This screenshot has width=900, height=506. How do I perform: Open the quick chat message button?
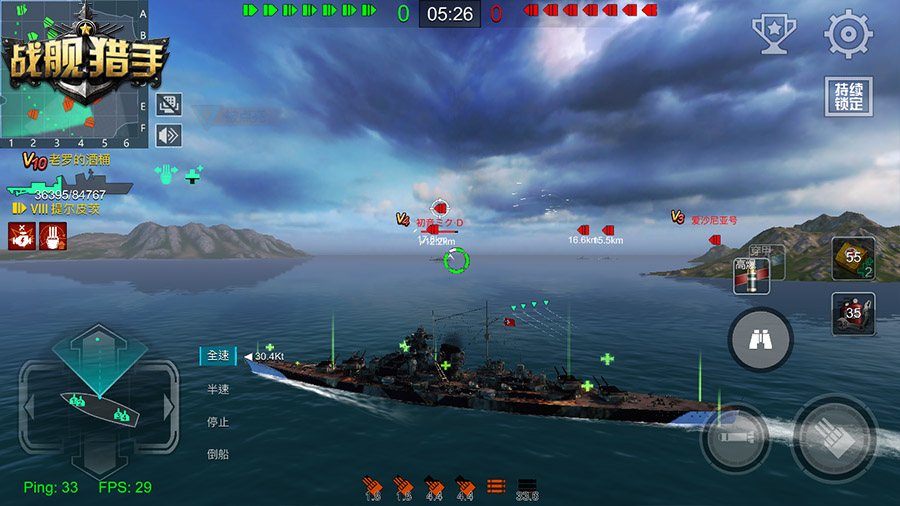coord(168,103)
